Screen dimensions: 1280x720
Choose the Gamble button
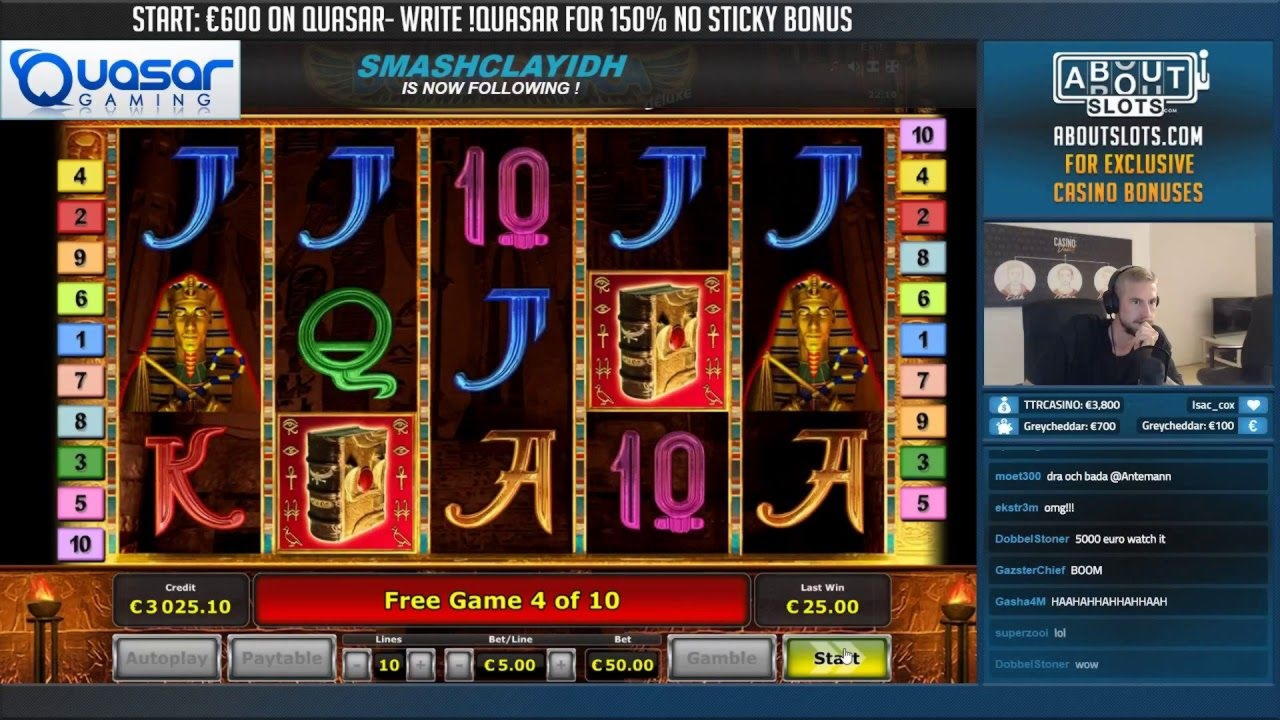[721, 658]
